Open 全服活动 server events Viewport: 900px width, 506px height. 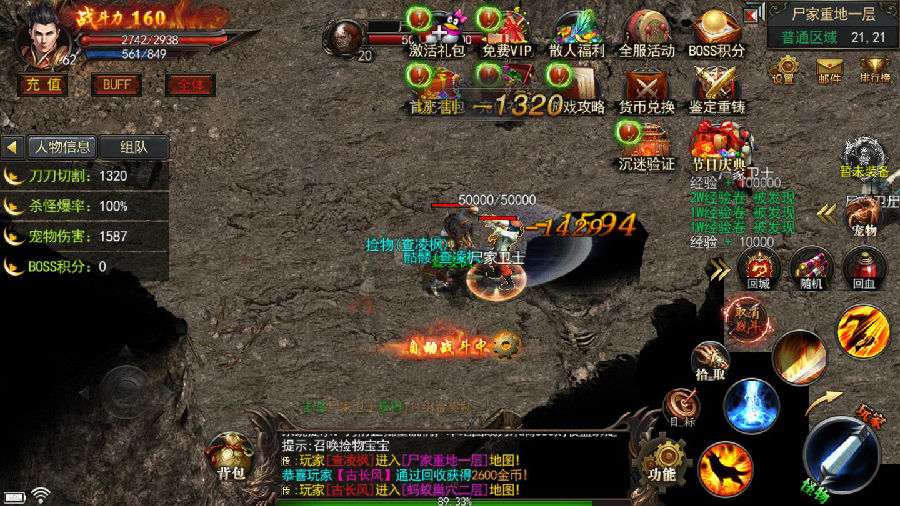[x=647, y=33]
